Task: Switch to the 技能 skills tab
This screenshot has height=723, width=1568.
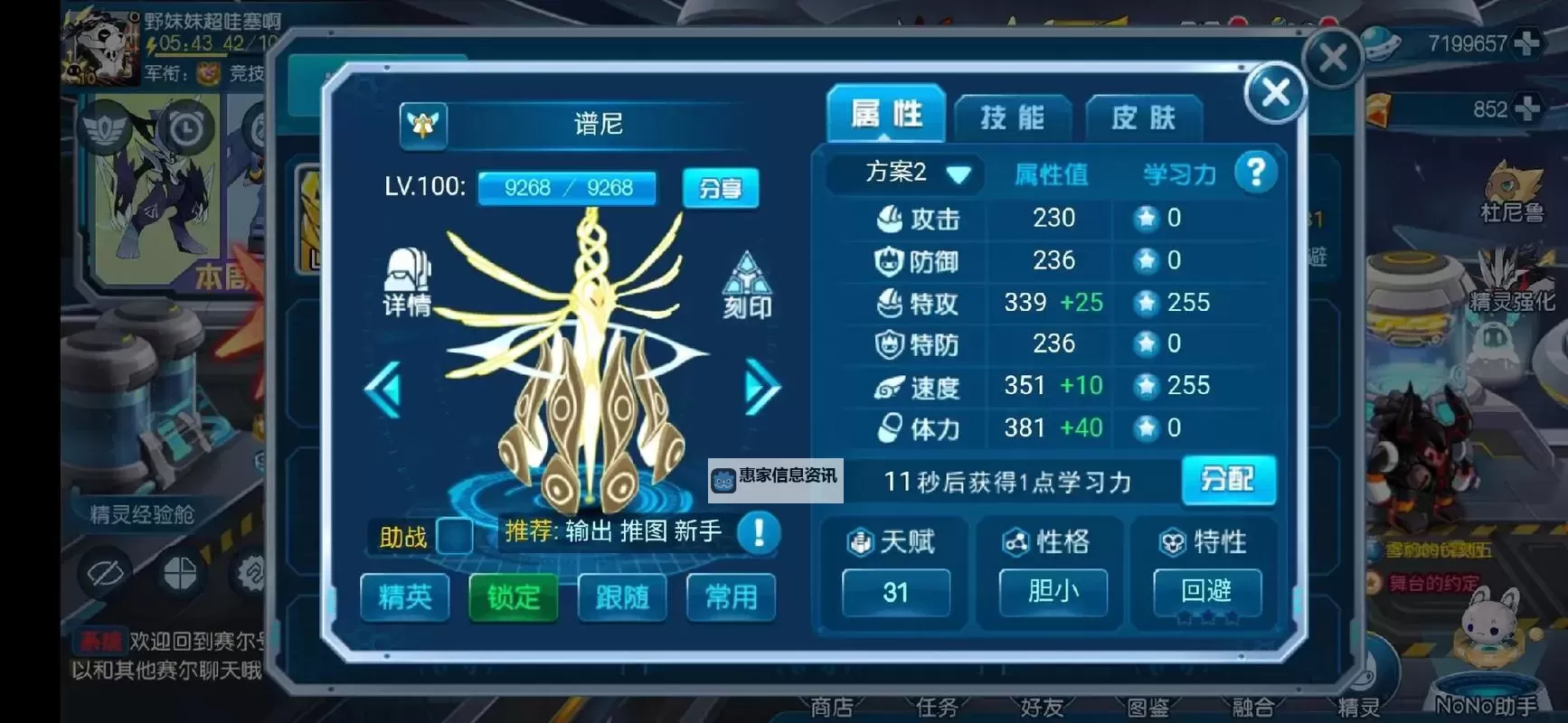Action: (1012, 116)
